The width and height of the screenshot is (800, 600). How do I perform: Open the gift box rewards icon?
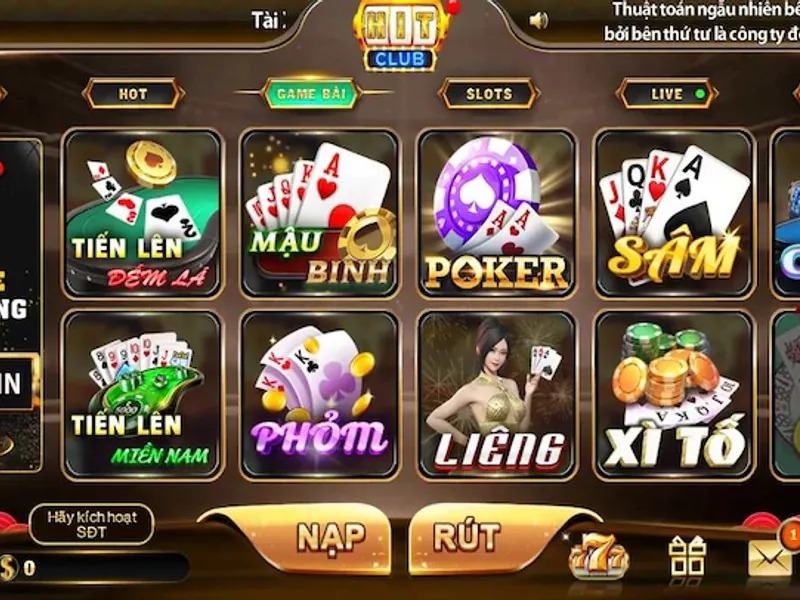point(688,556)
